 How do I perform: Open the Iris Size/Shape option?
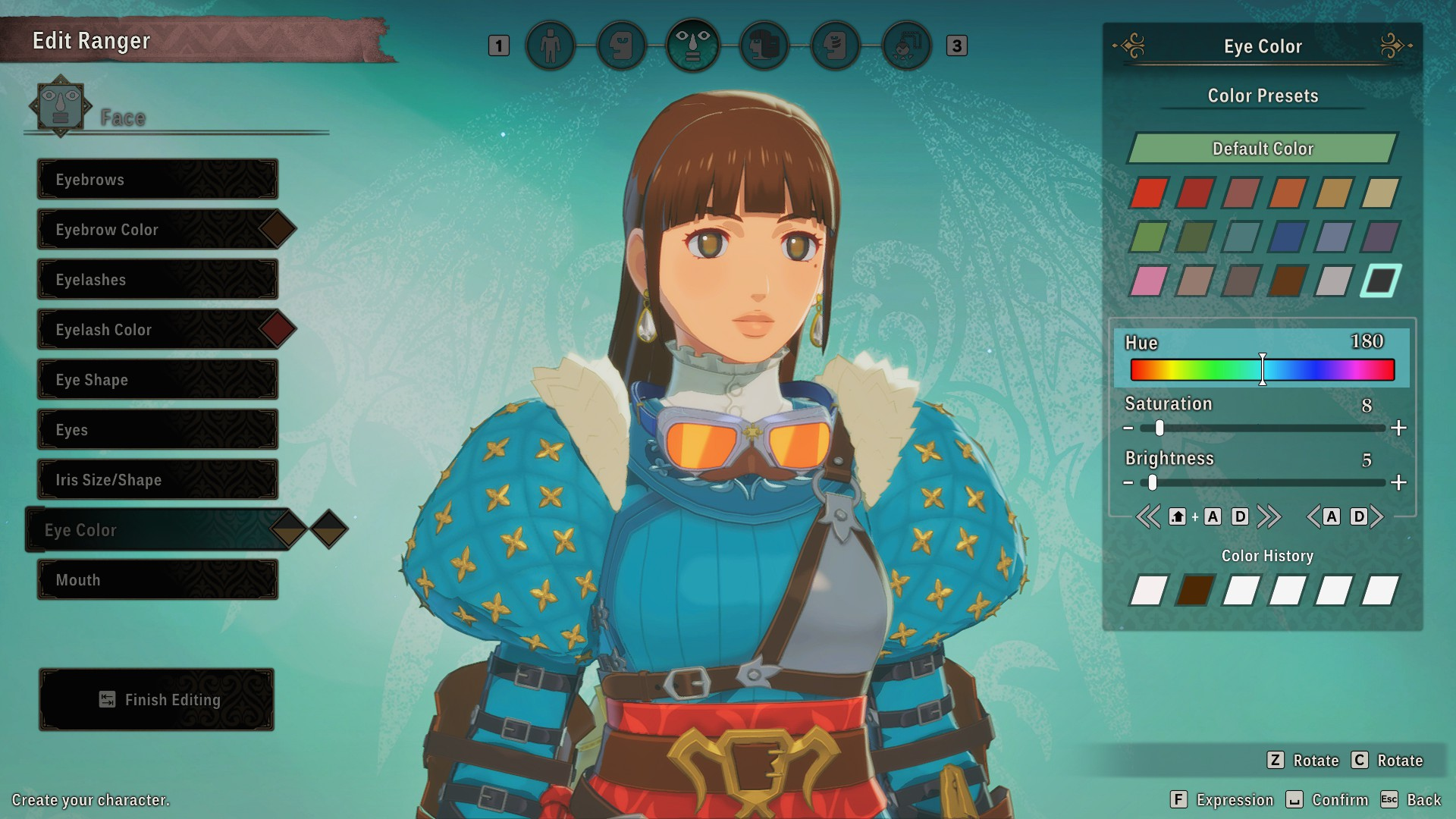[158, 480]
